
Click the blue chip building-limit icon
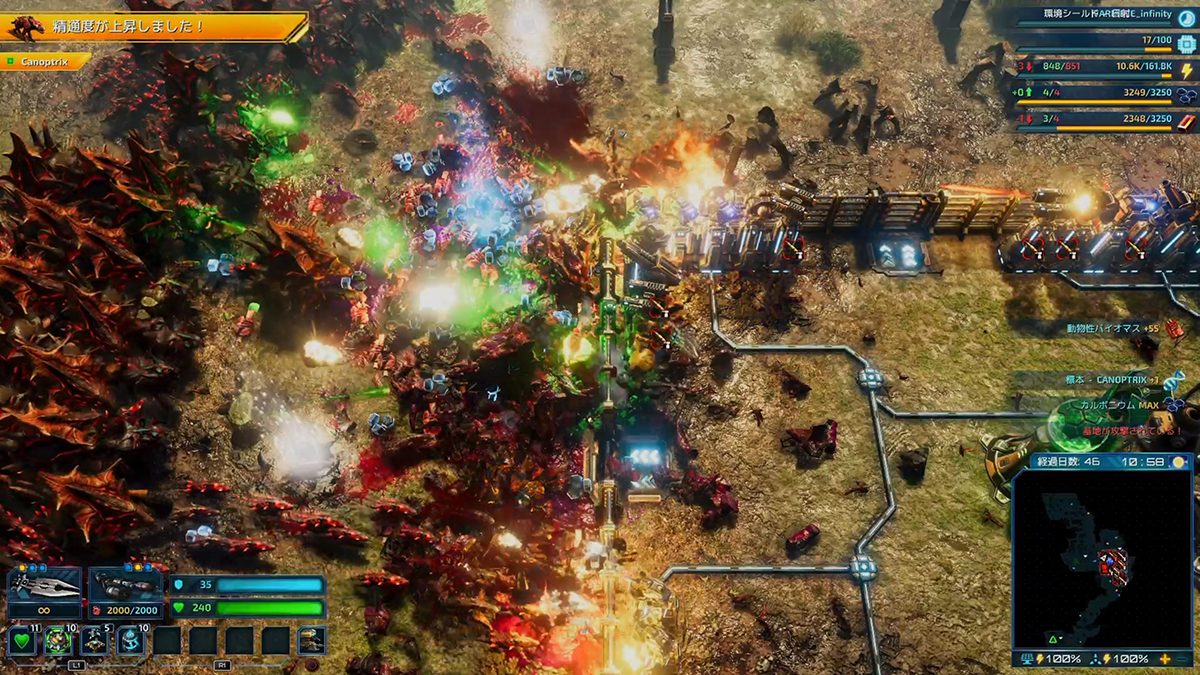coord(1186,44)
